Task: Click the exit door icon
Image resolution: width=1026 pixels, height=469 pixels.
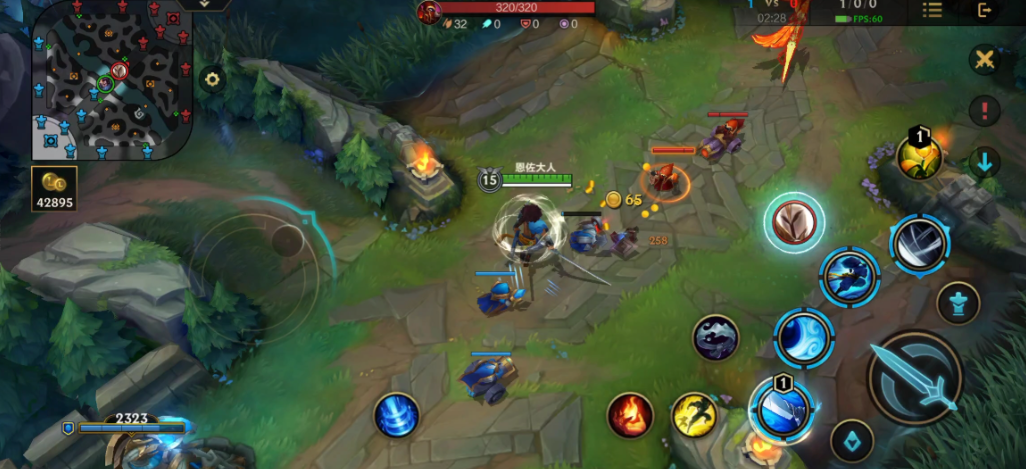Action: (985, 10)
